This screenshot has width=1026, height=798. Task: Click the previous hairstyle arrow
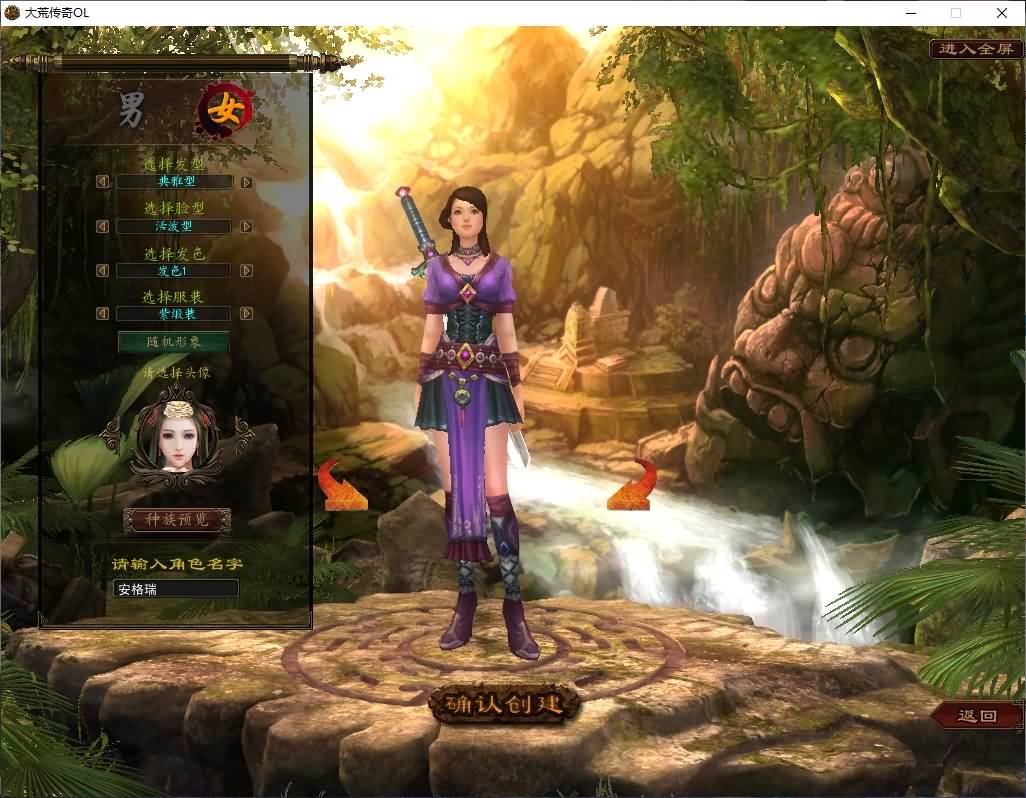coord(102,182)
